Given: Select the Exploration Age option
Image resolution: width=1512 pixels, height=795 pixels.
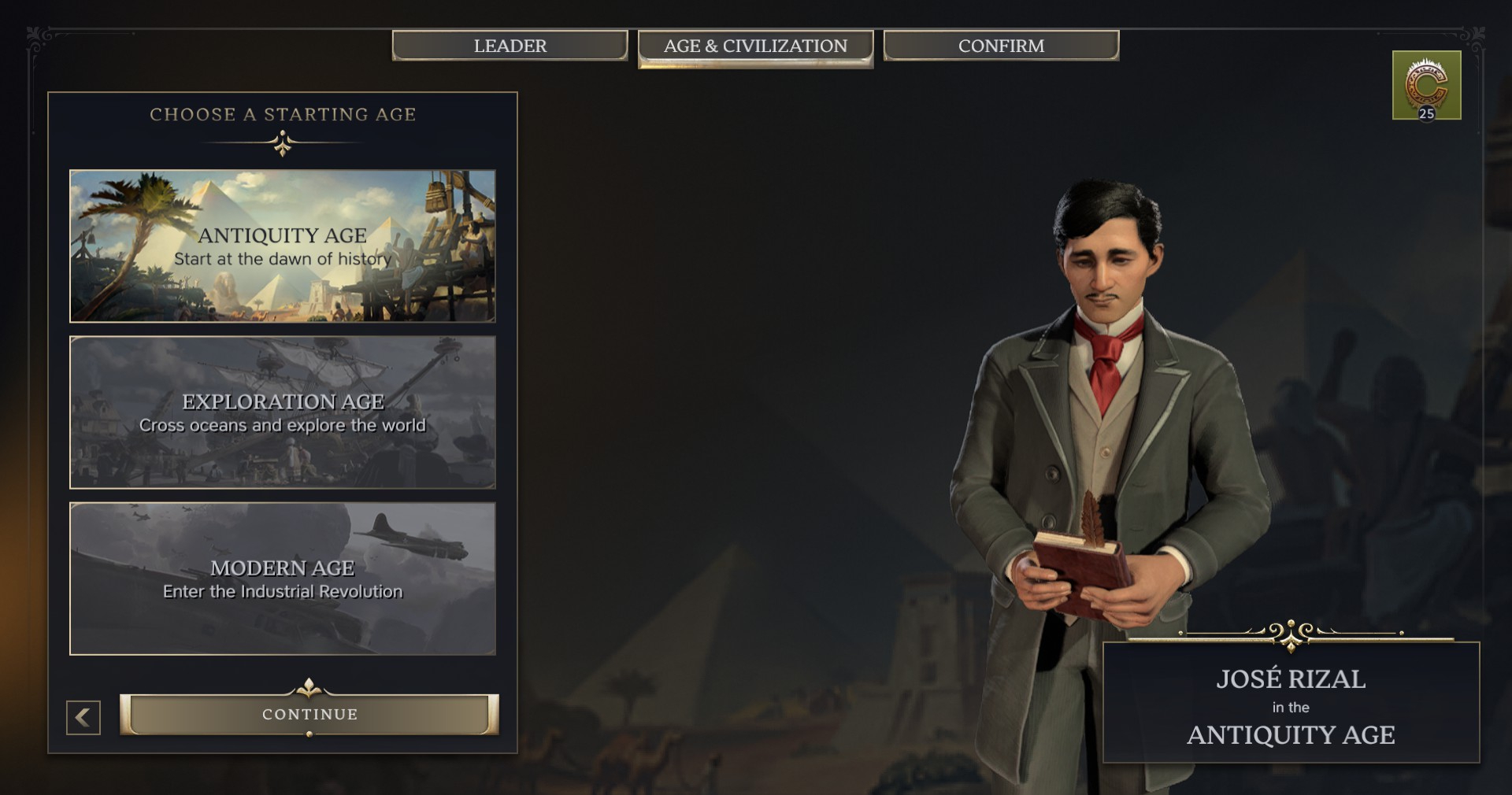Looking at the screenshot, I should click(283, 412).
